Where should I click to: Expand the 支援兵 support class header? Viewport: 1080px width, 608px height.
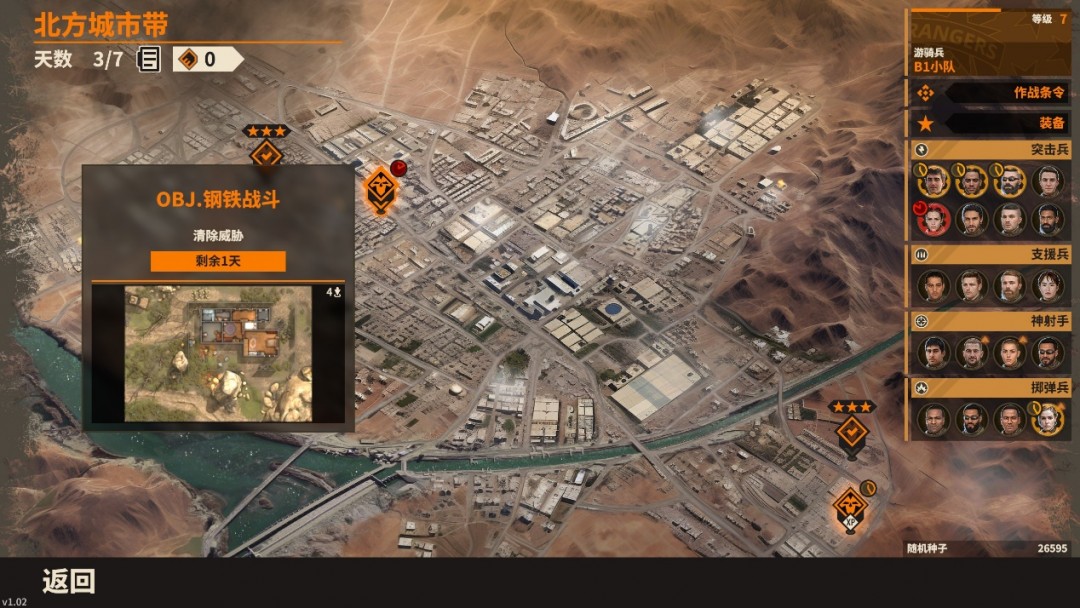pos(990,254)
